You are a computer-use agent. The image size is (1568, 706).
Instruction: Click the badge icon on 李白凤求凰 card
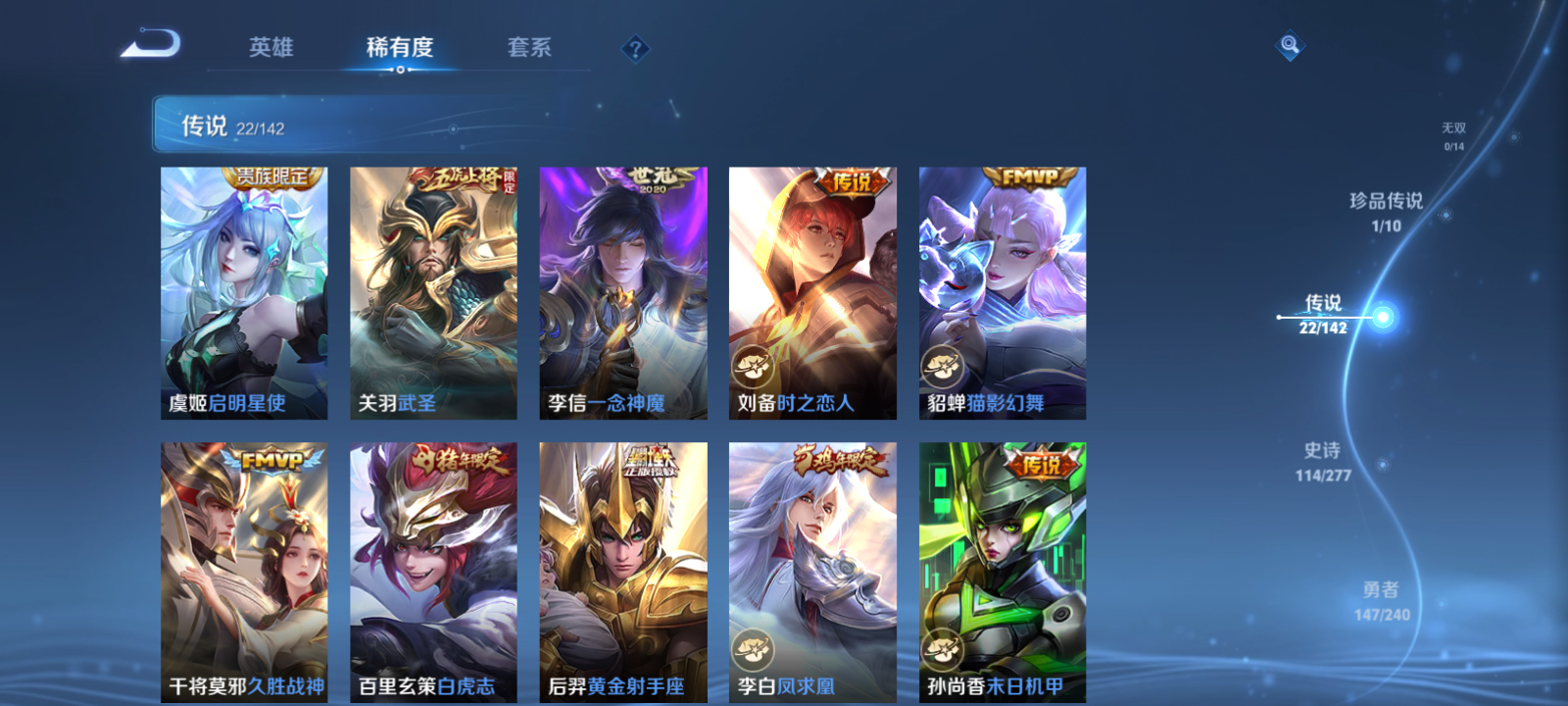[753, 647]
